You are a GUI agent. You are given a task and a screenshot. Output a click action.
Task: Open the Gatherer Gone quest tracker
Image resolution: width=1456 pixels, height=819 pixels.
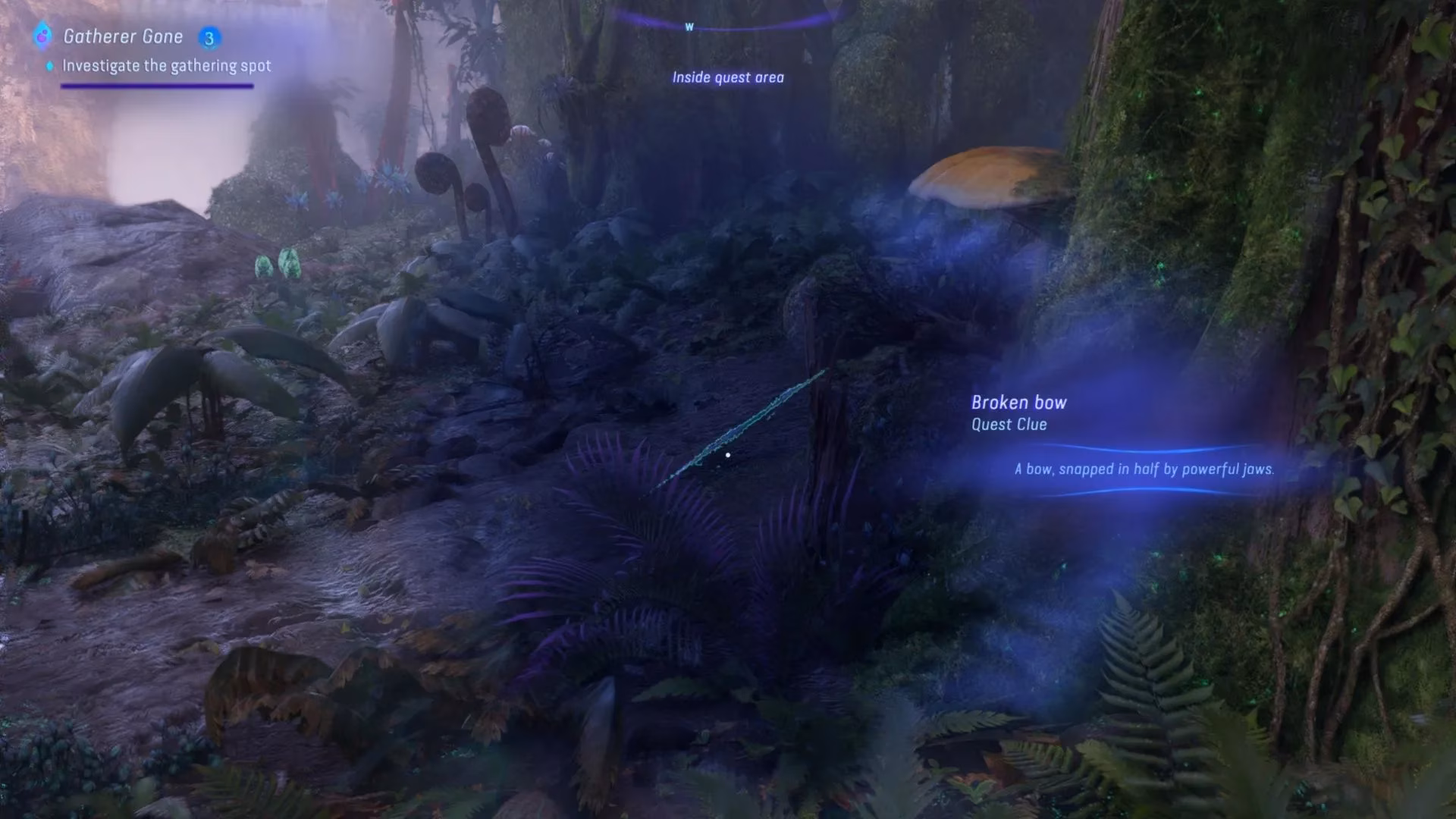point(123,36)
